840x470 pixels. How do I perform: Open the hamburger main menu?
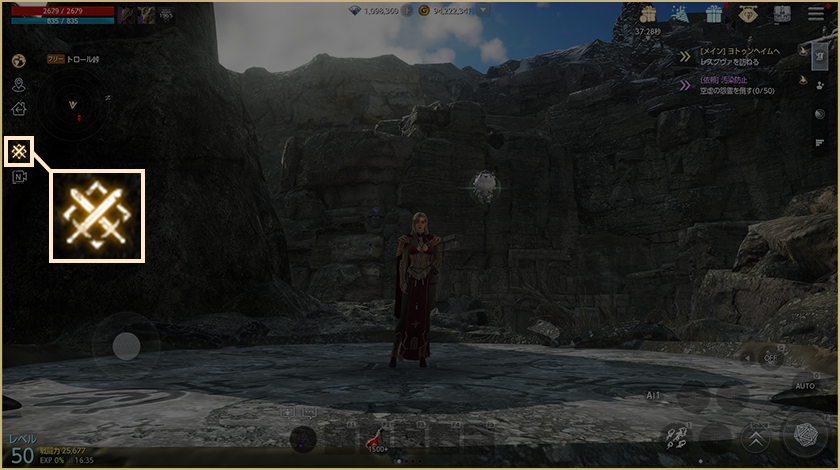point(814,14)
